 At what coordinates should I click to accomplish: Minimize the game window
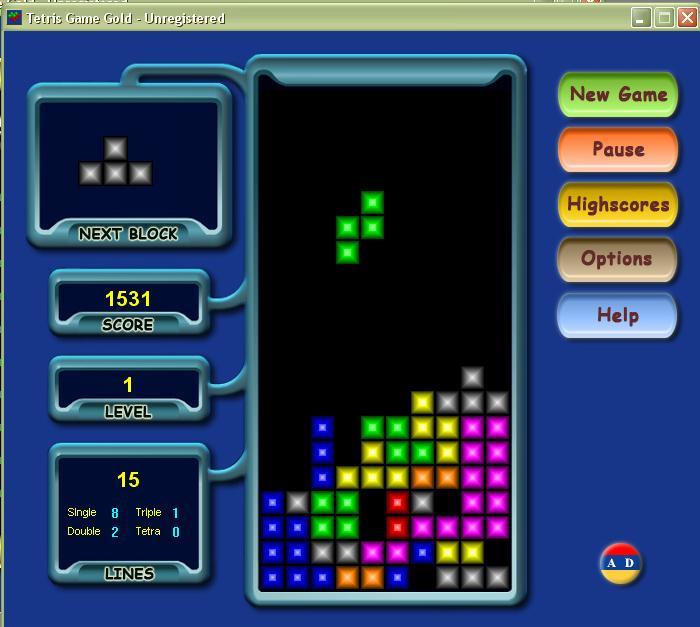coord(643,17)
